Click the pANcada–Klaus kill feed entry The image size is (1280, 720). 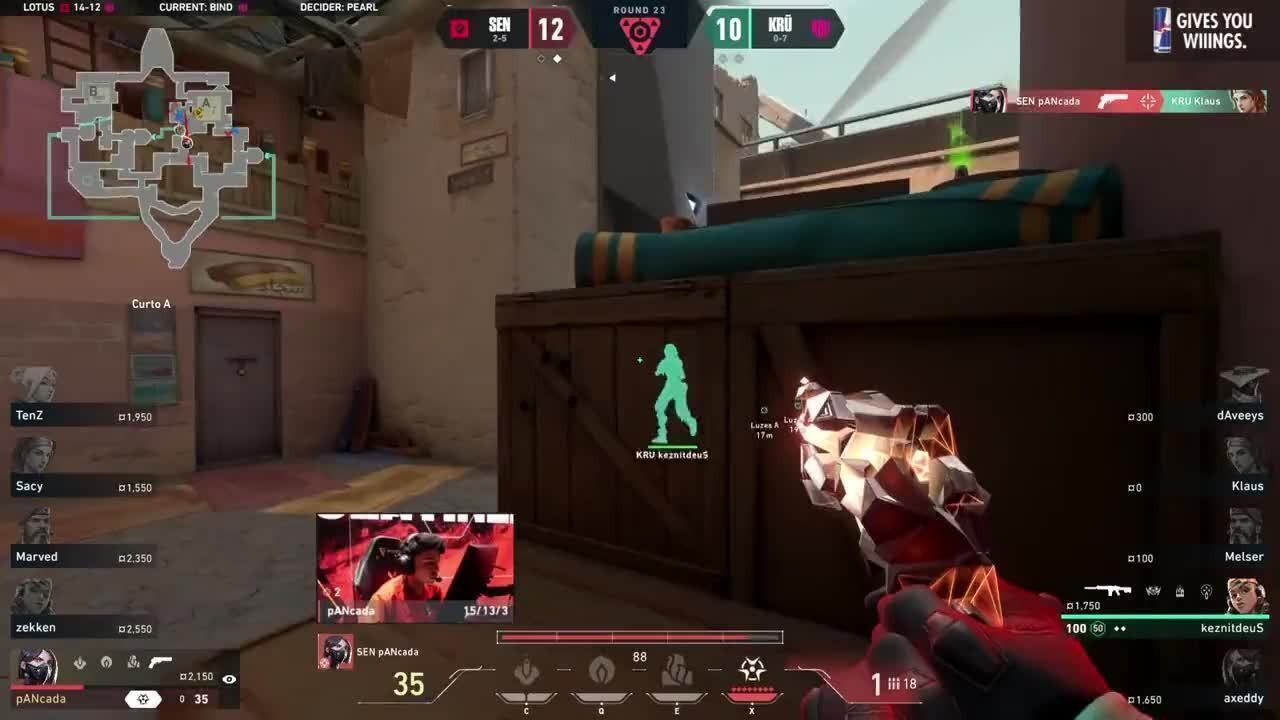(x=1118, y=101)
